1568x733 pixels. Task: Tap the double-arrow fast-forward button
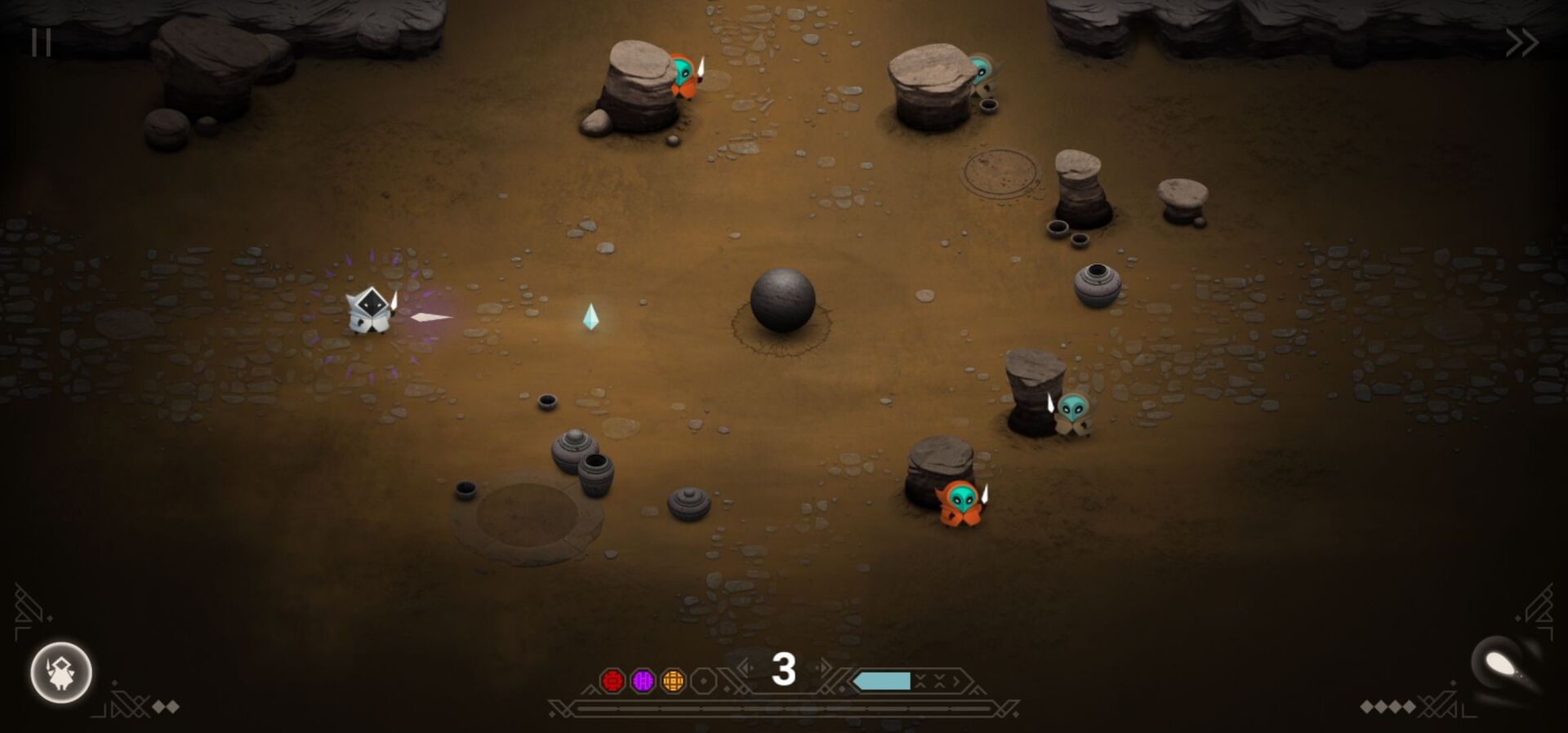coord(1521,42)
